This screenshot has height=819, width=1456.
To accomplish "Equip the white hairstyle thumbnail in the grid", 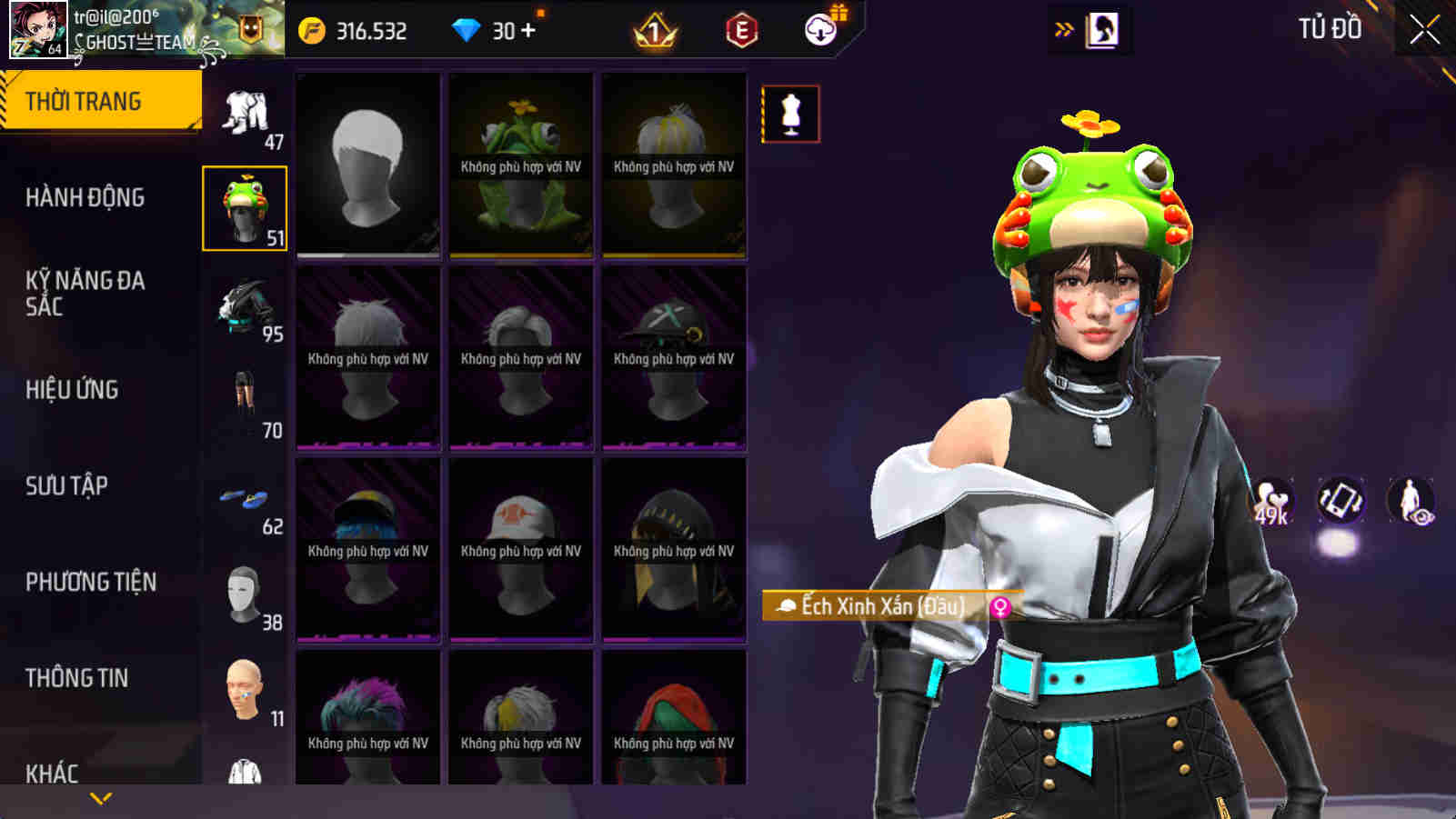I will click(x=368, y=164).
